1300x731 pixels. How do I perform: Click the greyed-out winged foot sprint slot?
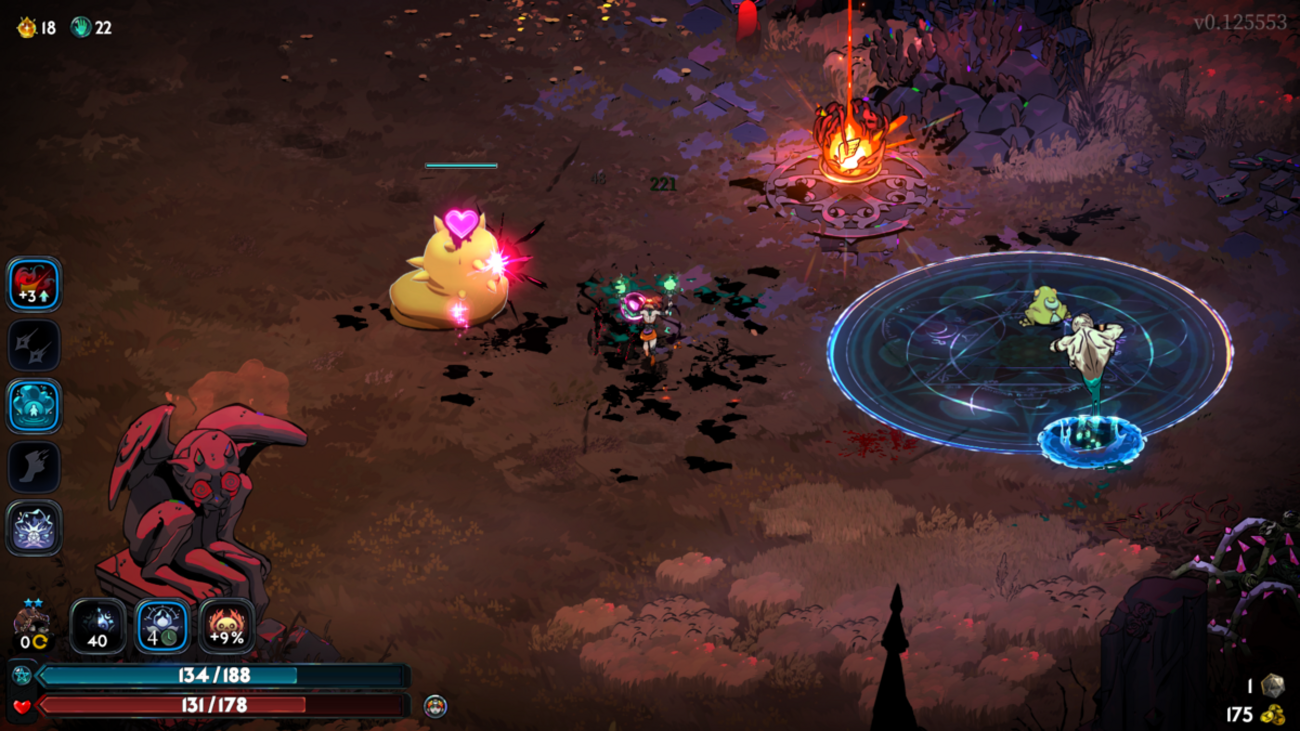click(35, 467)
